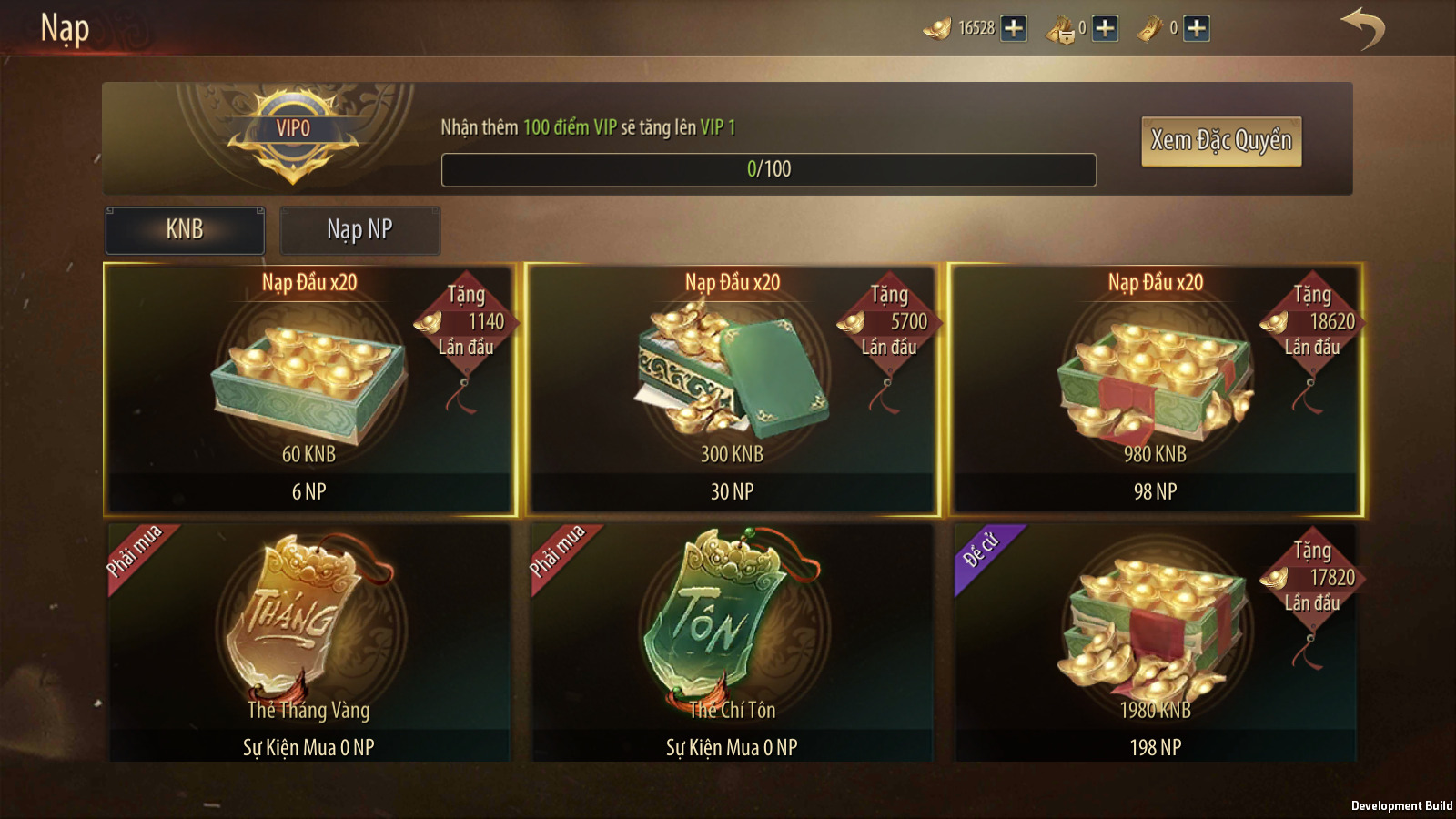Go back using the return arrow

[x=1362, y=29]
